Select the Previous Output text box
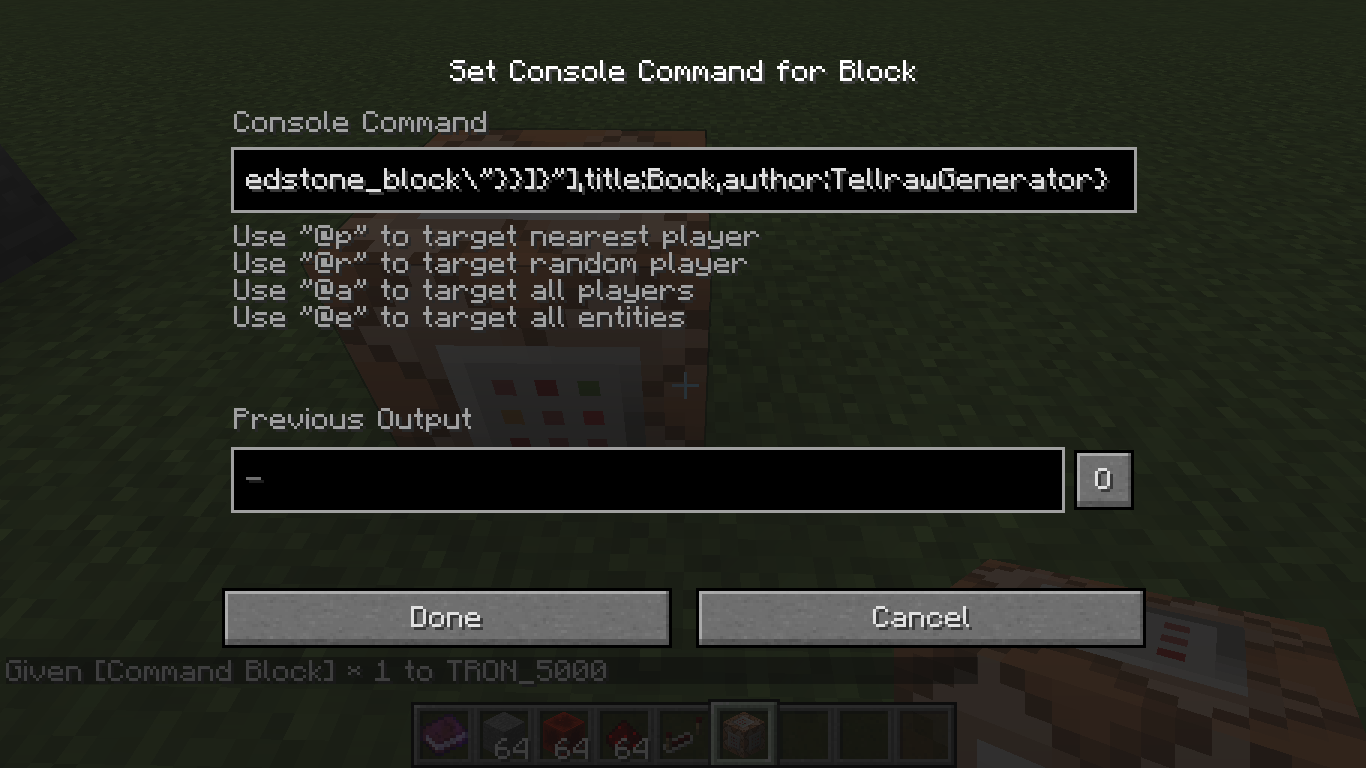 tap(647, 480)
